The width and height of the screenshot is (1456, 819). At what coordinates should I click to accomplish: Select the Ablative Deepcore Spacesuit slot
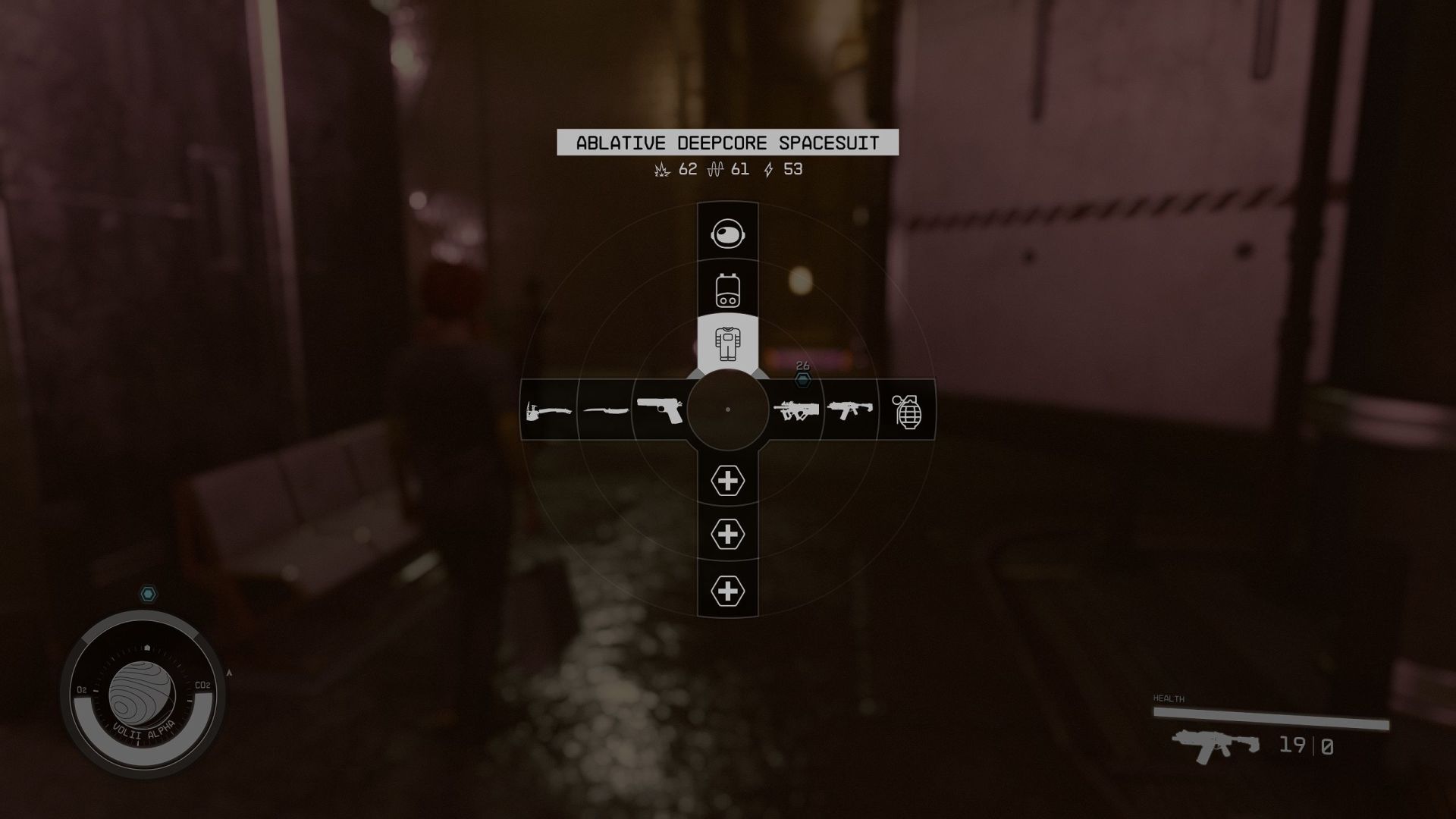coord(728,344)
